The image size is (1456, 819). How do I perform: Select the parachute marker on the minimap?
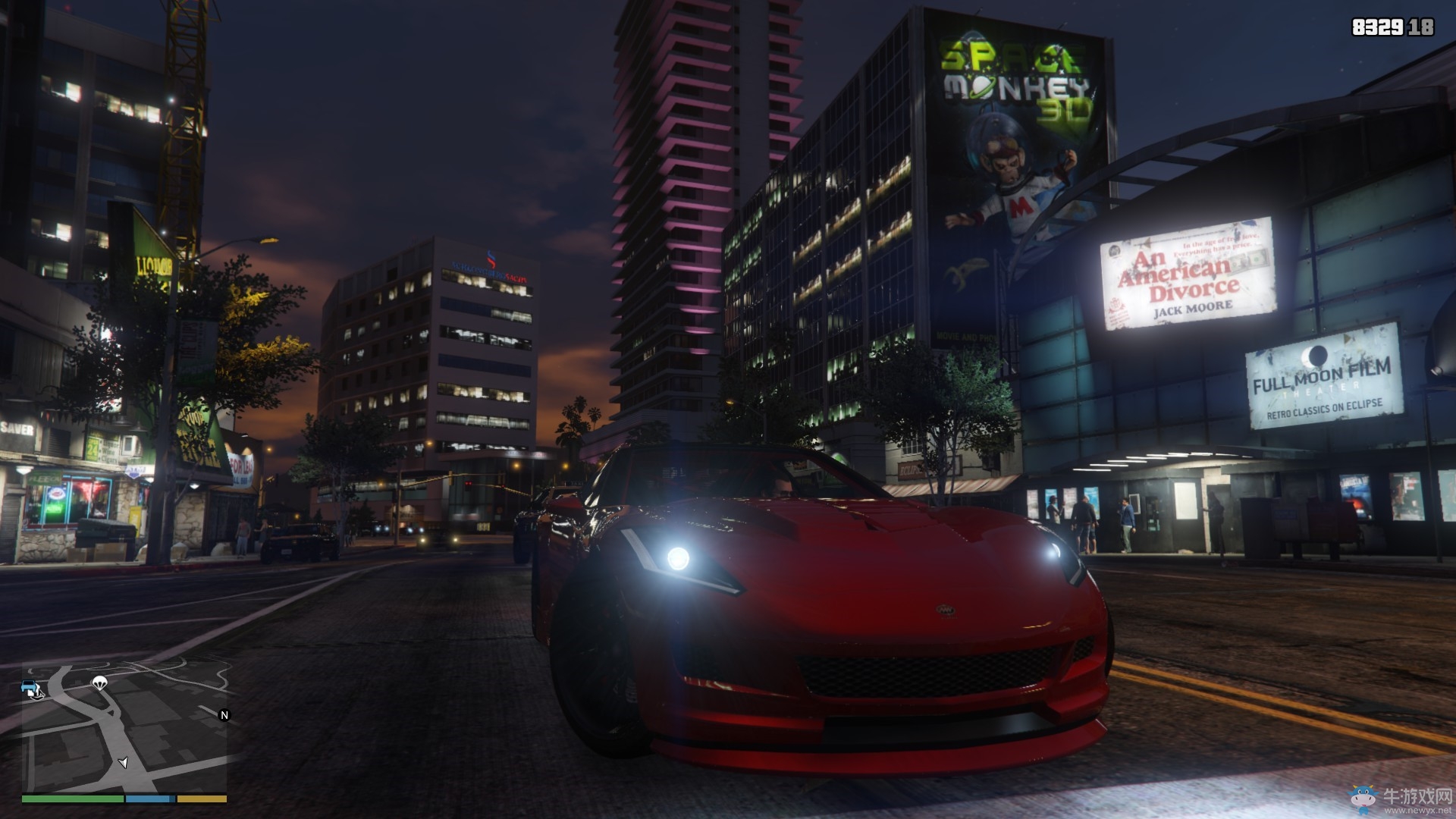coord(99,683)
